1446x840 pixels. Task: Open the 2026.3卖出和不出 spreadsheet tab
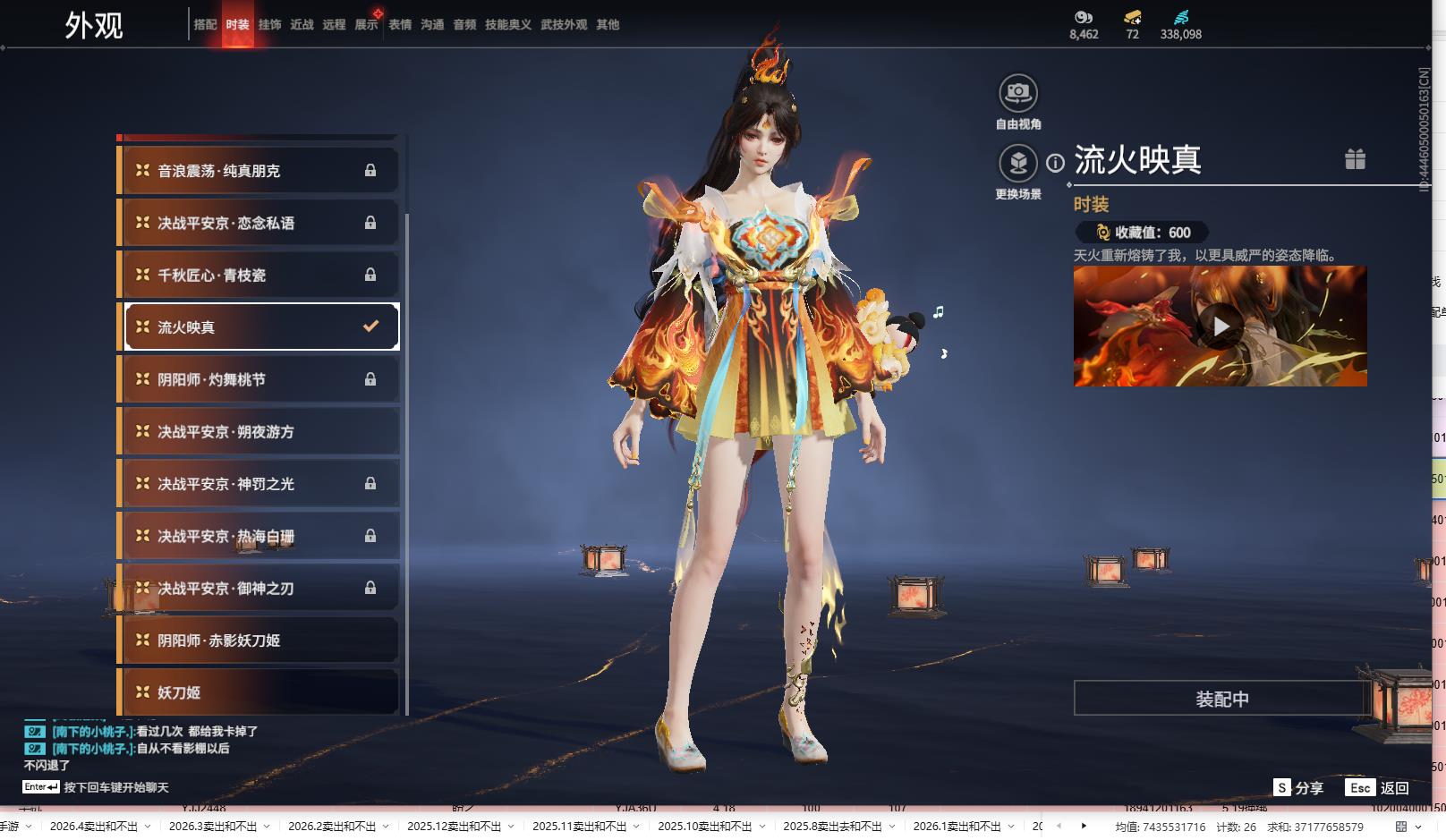(213, 827)
